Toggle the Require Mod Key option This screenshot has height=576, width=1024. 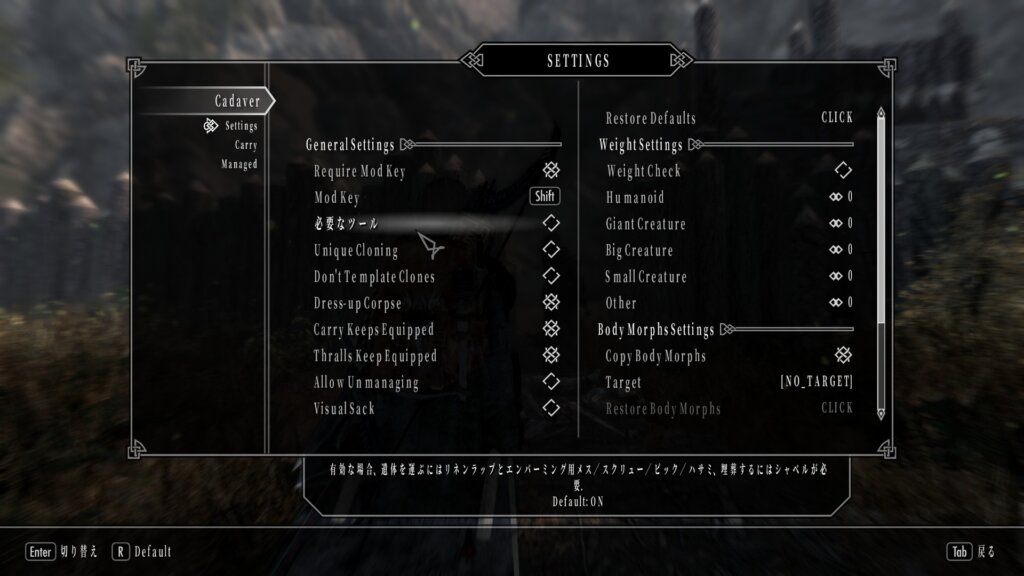550,171
